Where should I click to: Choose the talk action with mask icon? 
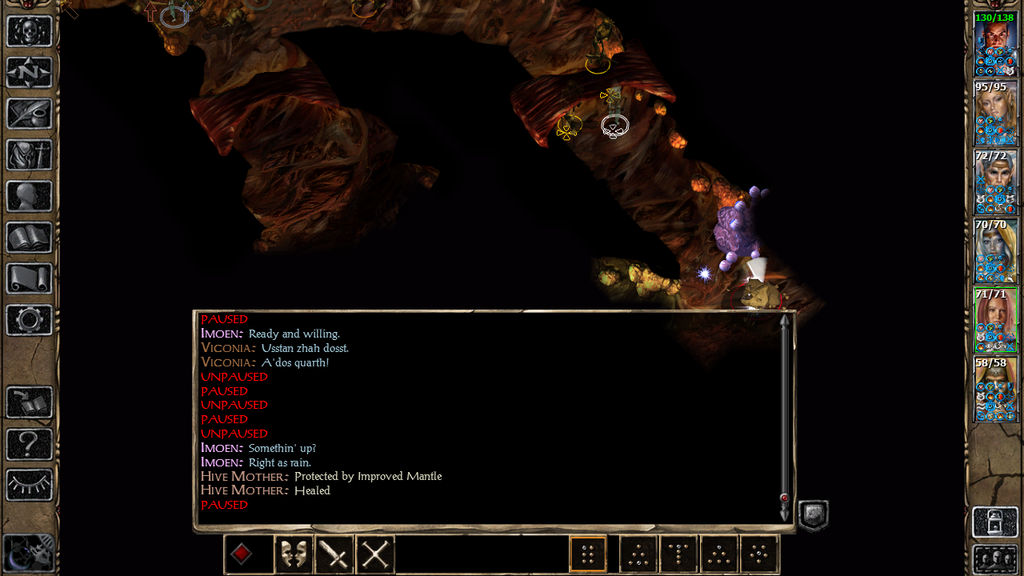pyautogui.click(x=290, y=554)
